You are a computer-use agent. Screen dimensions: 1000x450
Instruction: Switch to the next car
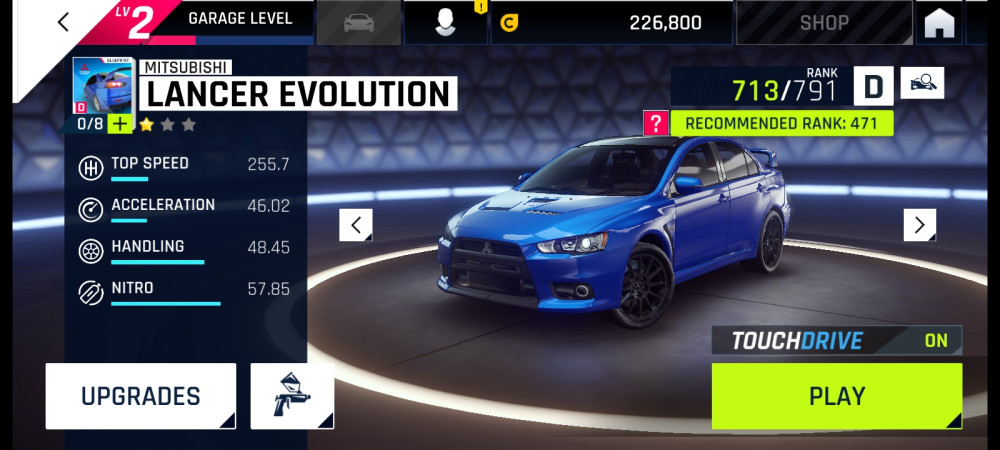(919, 225)
